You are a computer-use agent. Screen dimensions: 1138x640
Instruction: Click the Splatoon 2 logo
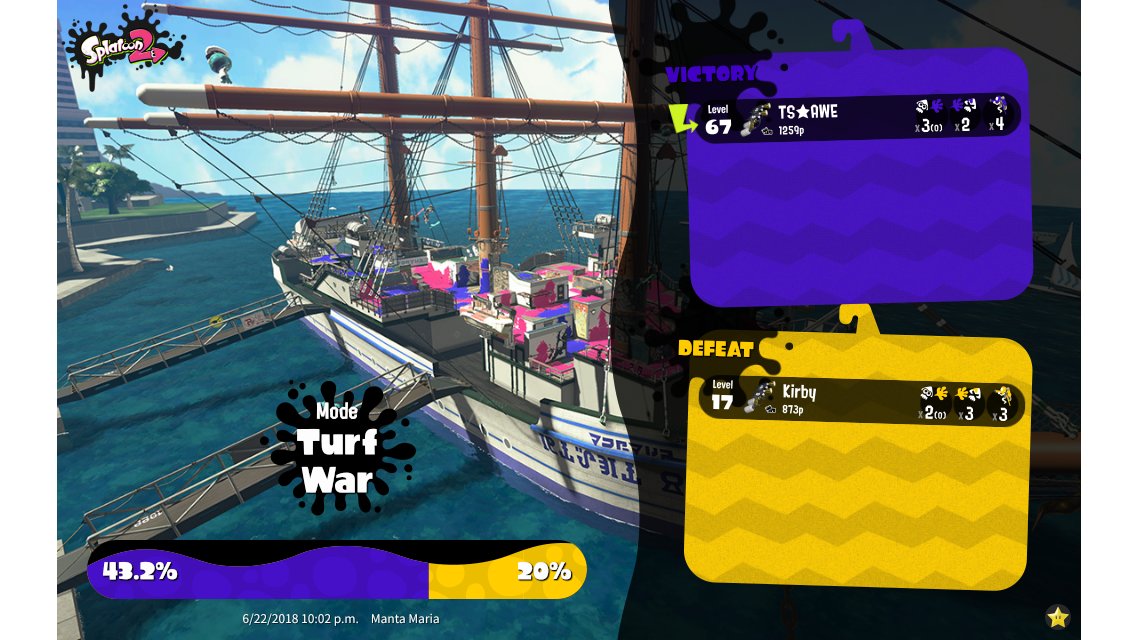(124, 47)
